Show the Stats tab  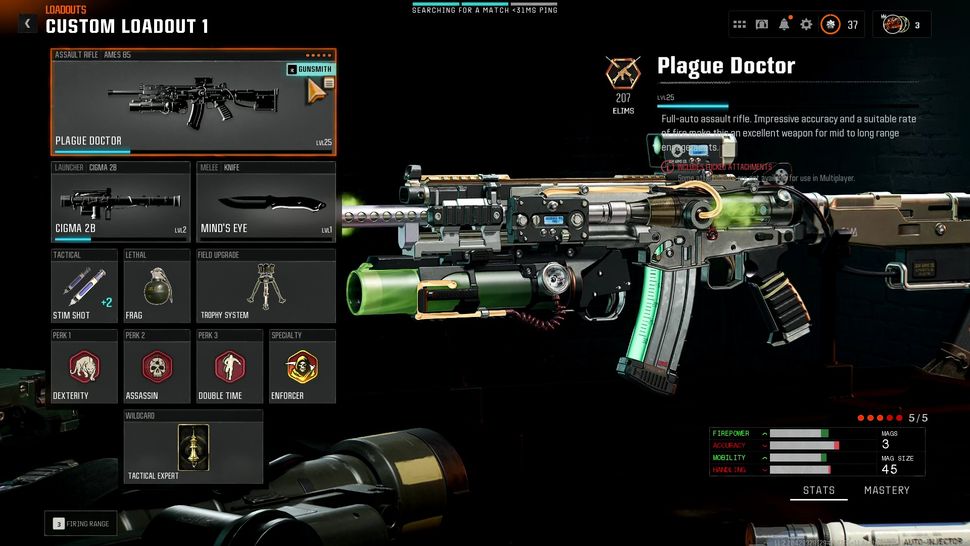[819, 490]
